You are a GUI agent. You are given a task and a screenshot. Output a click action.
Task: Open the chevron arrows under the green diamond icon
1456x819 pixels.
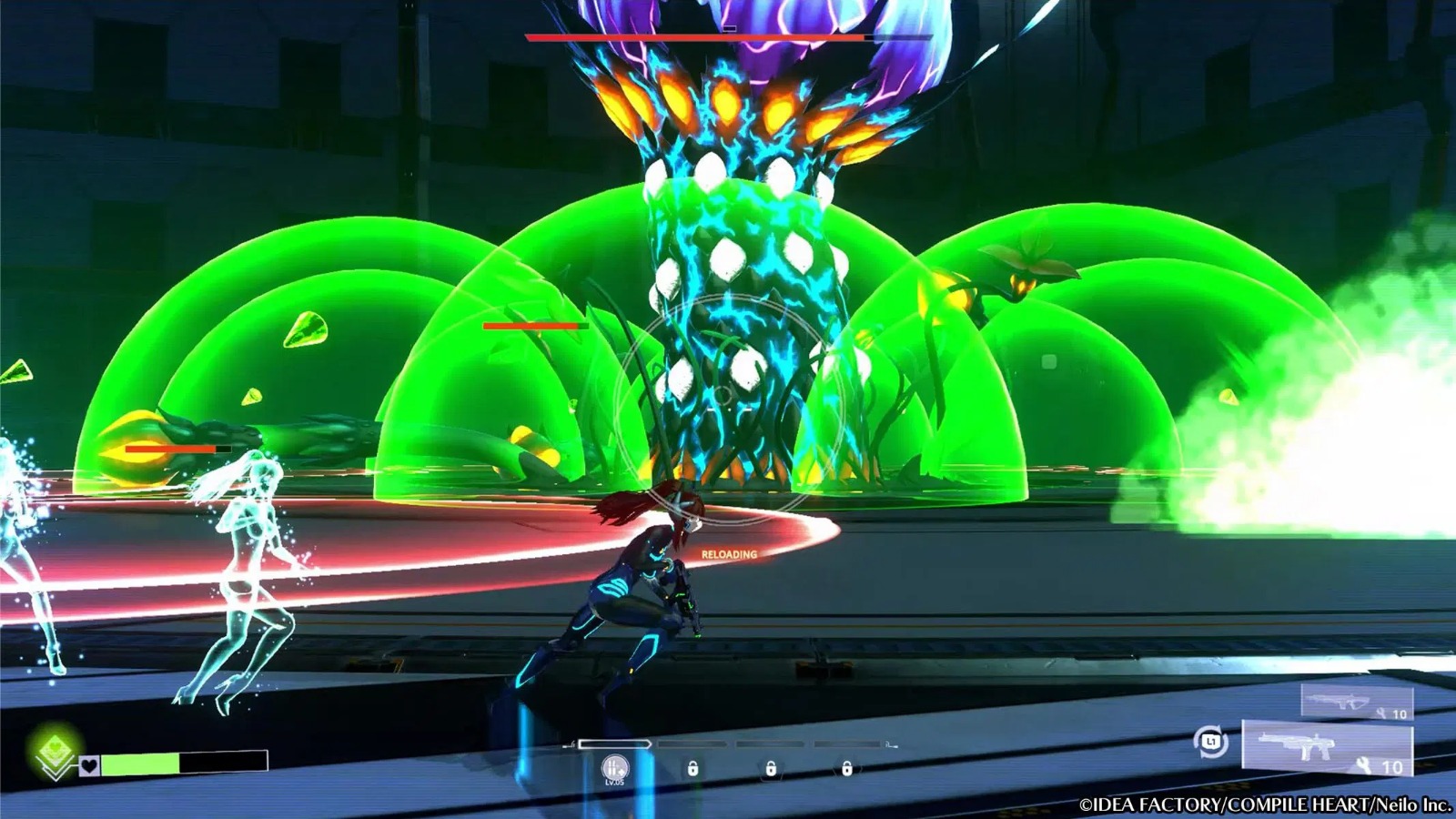point(57,771)
